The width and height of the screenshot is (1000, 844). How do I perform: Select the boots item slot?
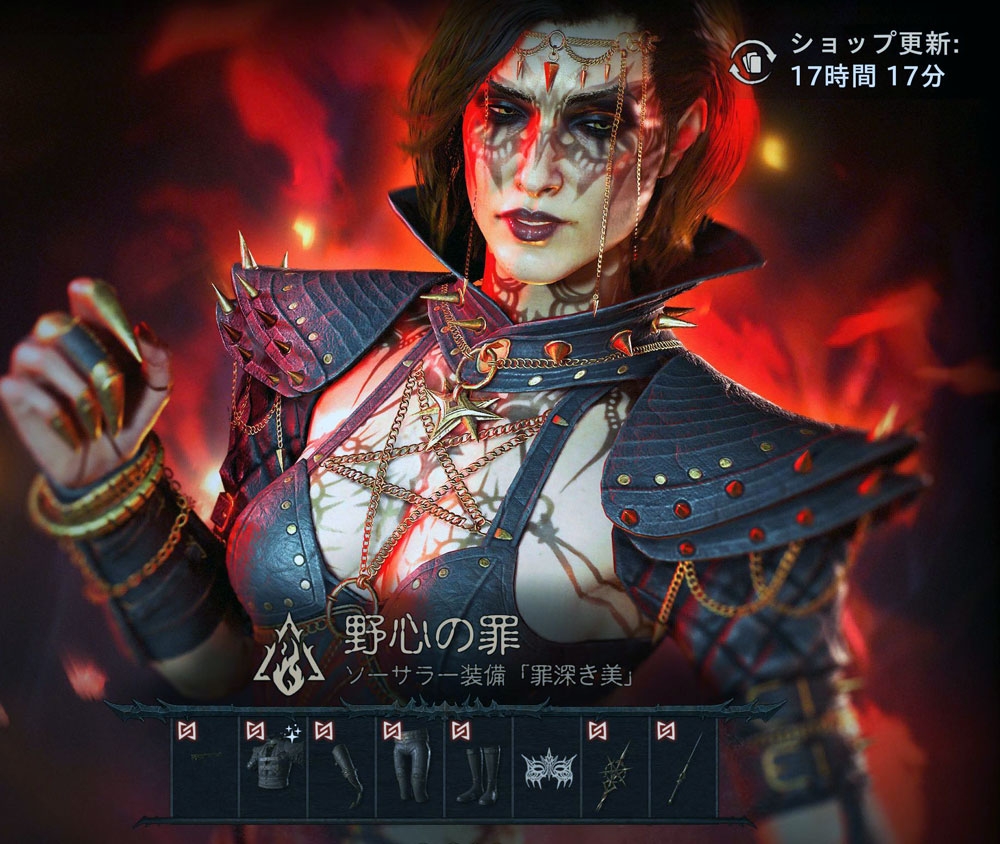click(x=477, y=767)
